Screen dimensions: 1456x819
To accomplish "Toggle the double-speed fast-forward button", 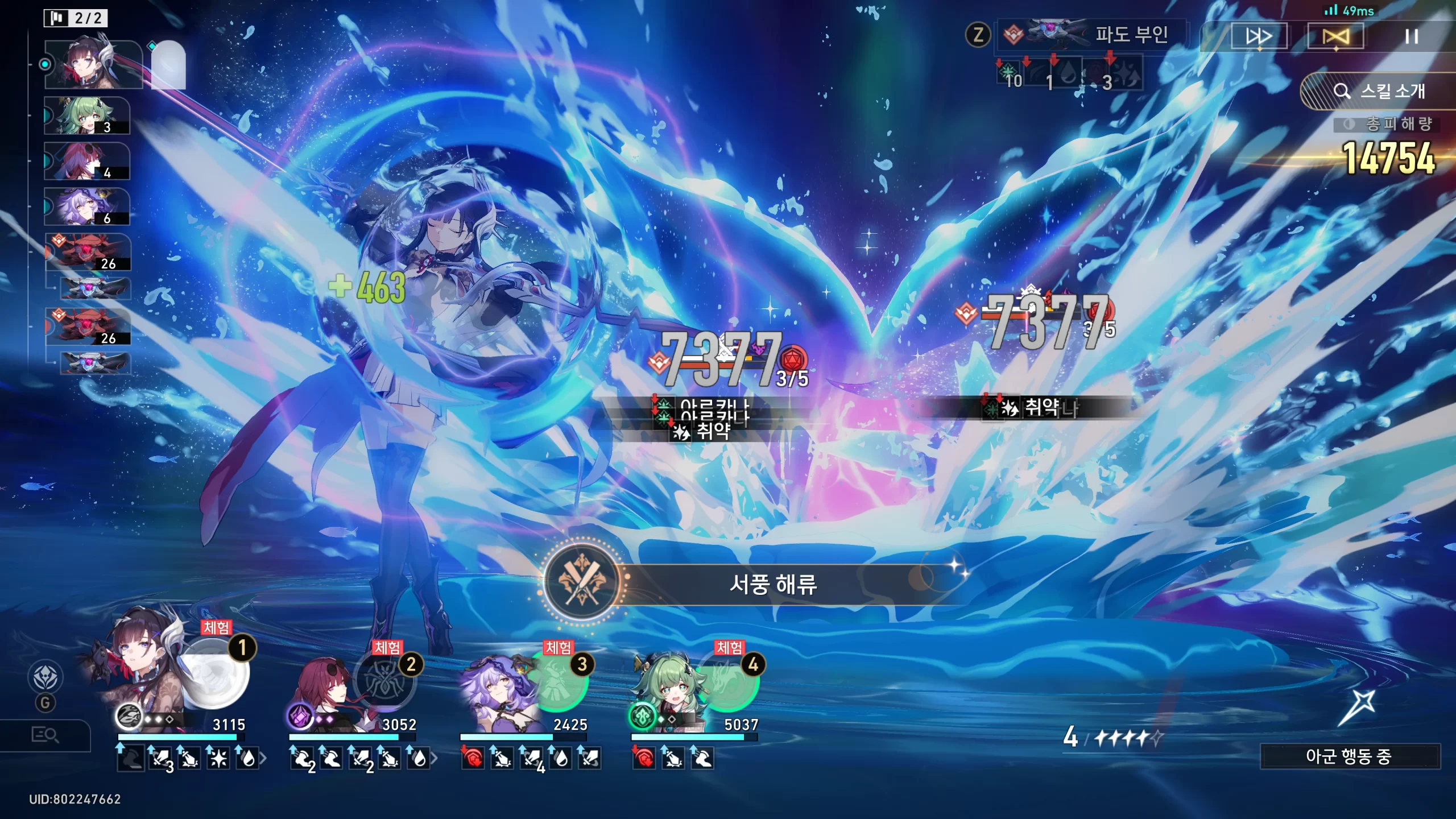I will click(1259, 37).
